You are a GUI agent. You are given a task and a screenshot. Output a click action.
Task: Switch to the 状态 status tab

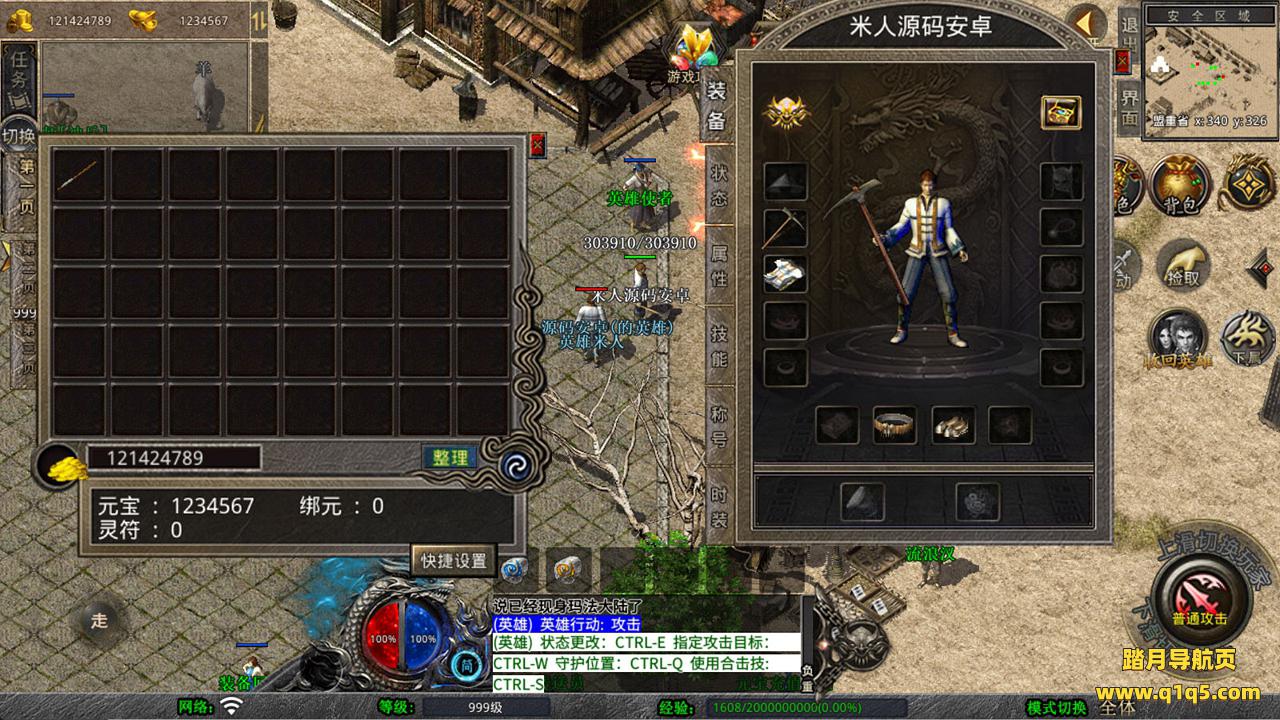(719, 186)
